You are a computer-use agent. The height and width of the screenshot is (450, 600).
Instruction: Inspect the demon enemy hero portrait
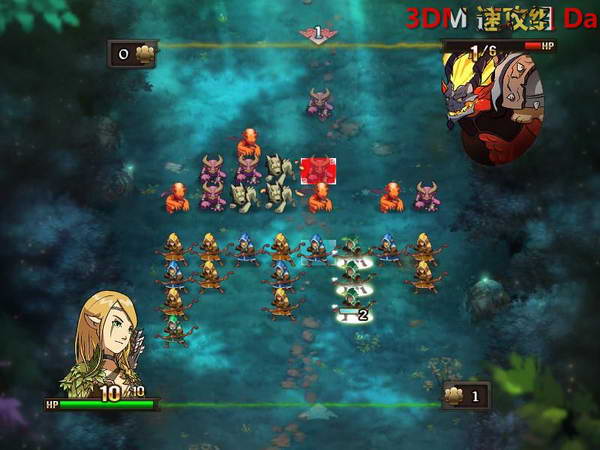490,100
